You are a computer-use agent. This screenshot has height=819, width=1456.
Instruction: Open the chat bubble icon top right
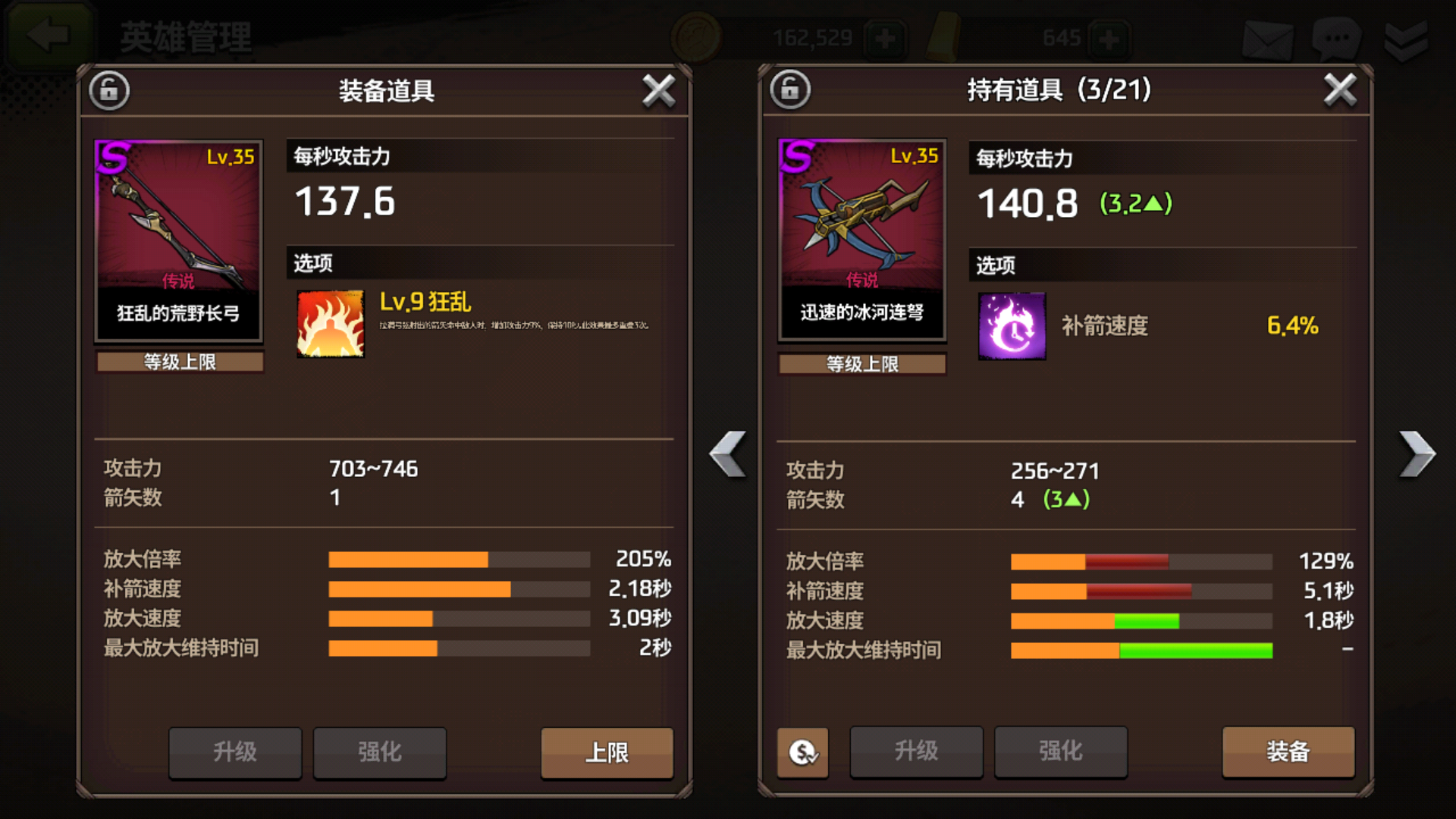point(1335,39)
